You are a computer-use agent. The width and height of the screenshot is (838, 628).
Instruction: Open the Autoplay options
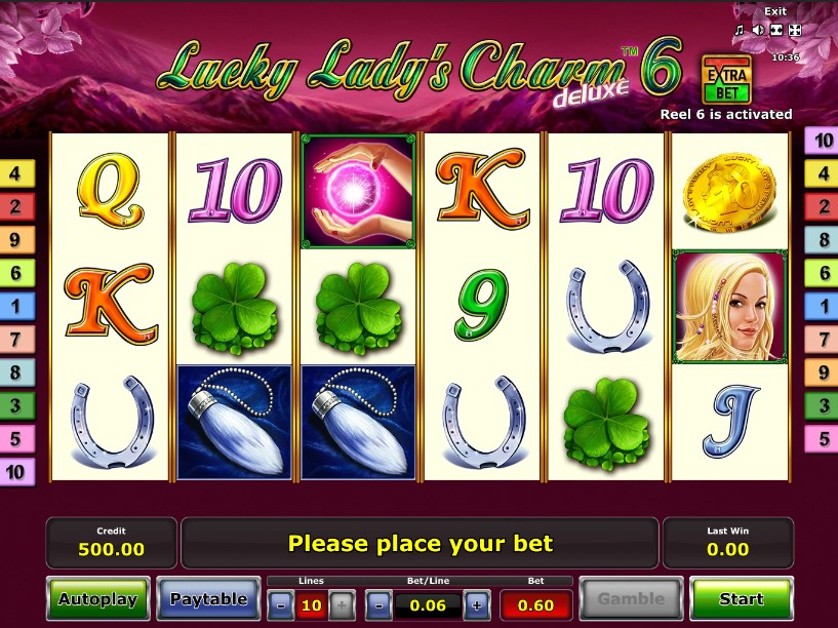98,599
